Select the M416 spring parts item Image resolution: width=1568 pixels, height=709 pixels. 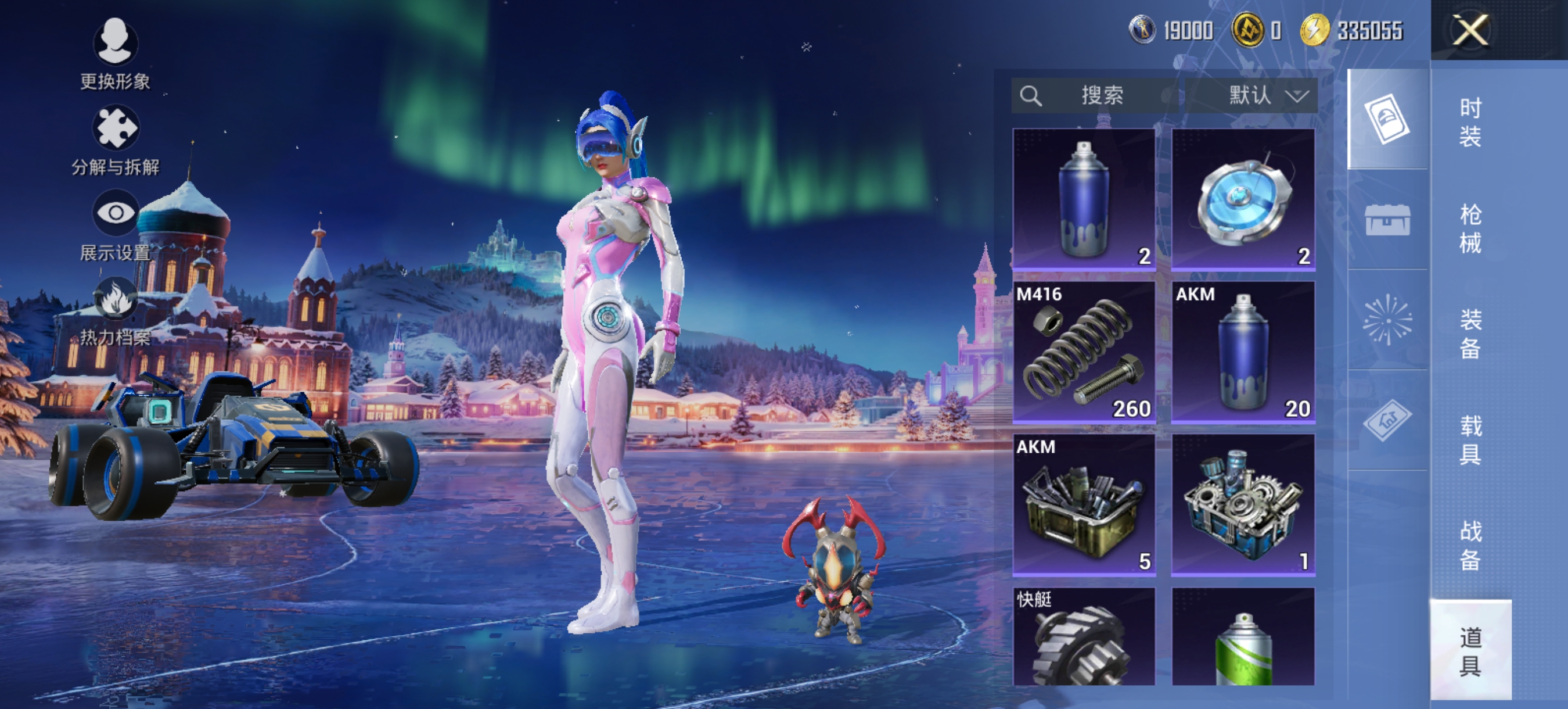pos(1084,352)
